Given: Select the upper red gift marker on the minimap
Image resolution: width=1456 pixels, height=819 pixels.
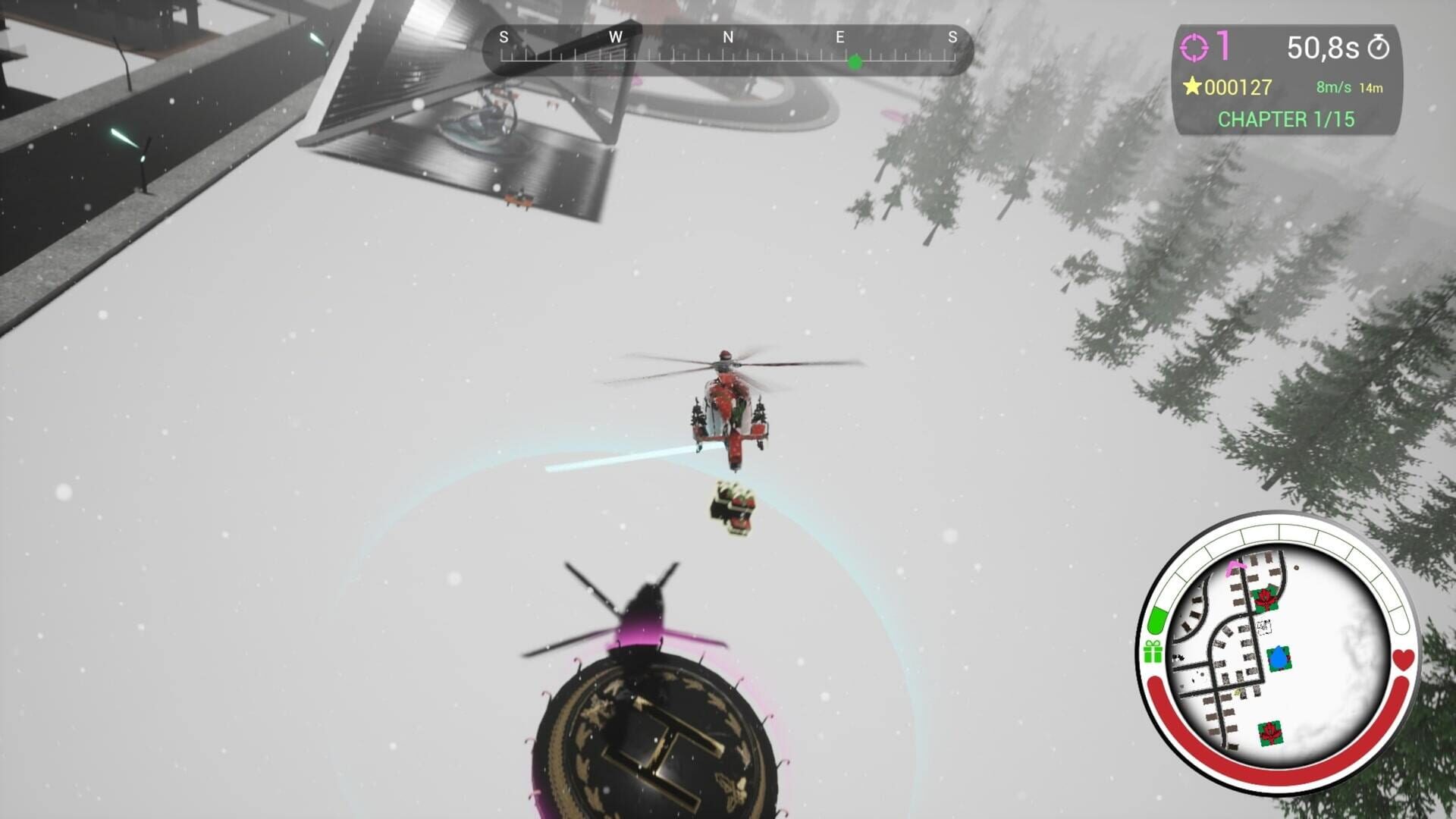Looking at the screenshot, I should 1266,598.
